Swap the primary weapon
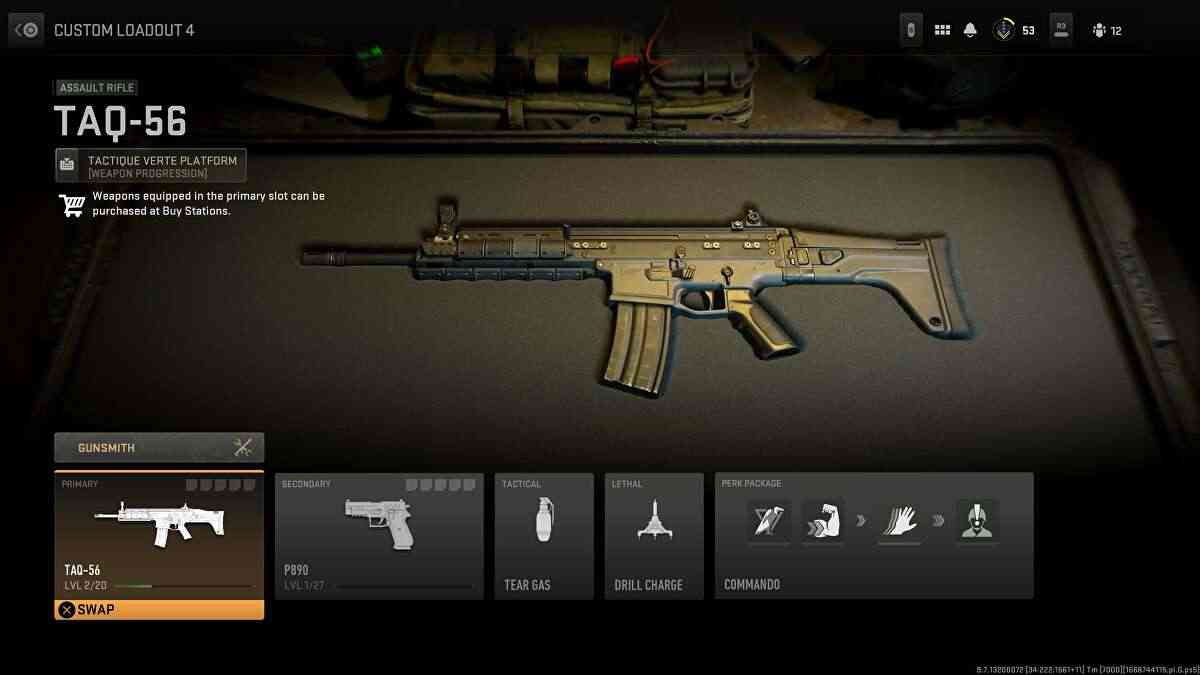The height and width of the screenshot is (675, 1200). (159, 609)
